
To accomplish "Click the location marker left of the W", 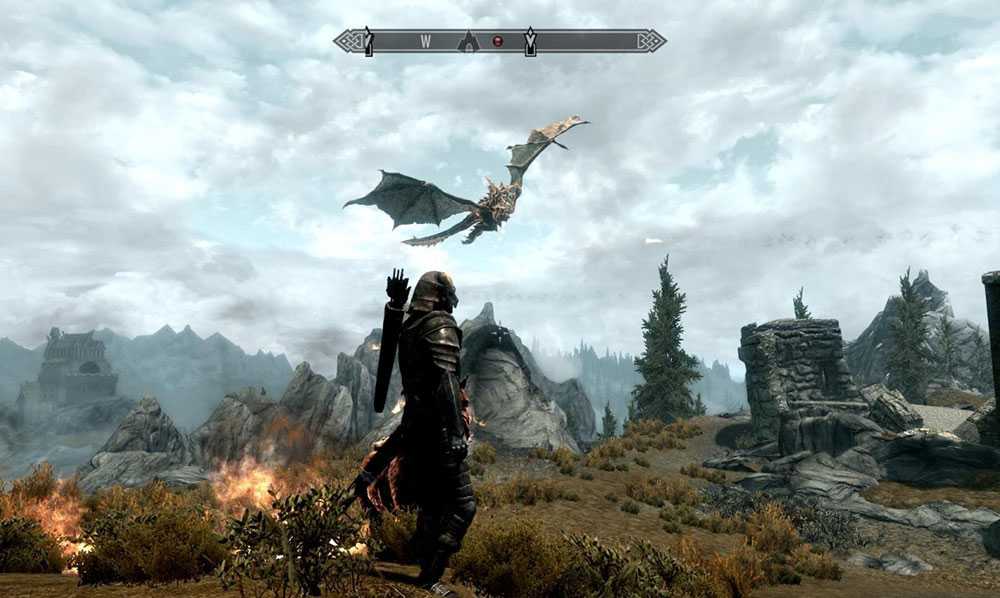I will click(x=368, y=41).
